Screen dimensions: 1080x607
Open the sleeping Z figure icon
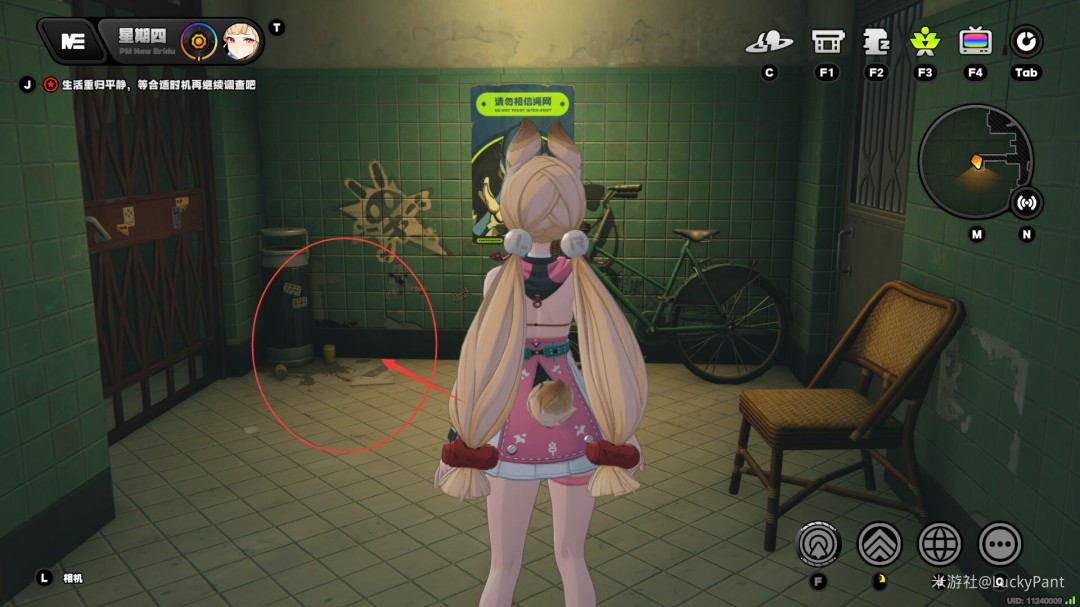pos(877,42)
